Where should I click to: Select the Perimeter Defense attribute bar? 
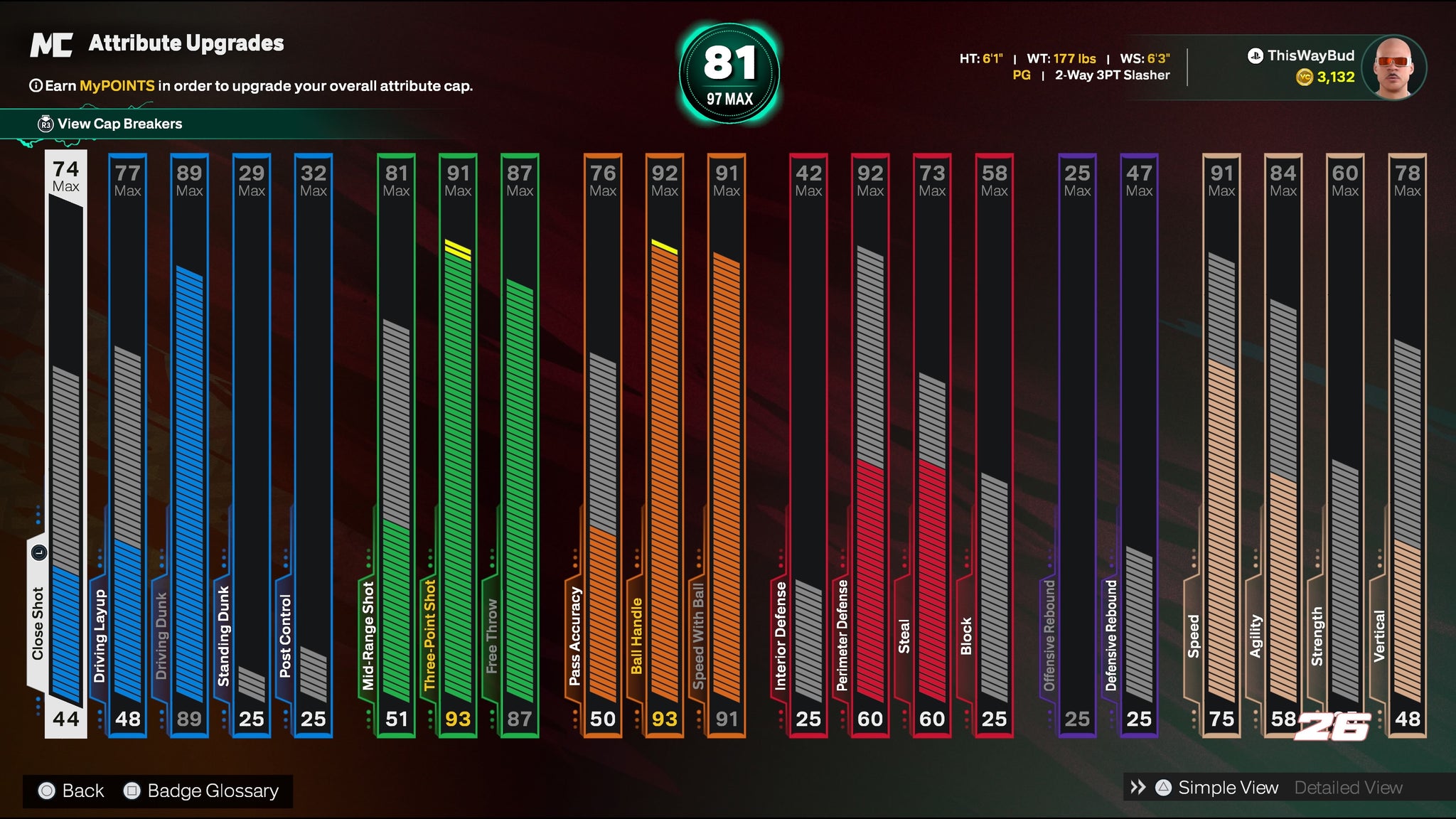coord(870,444)
